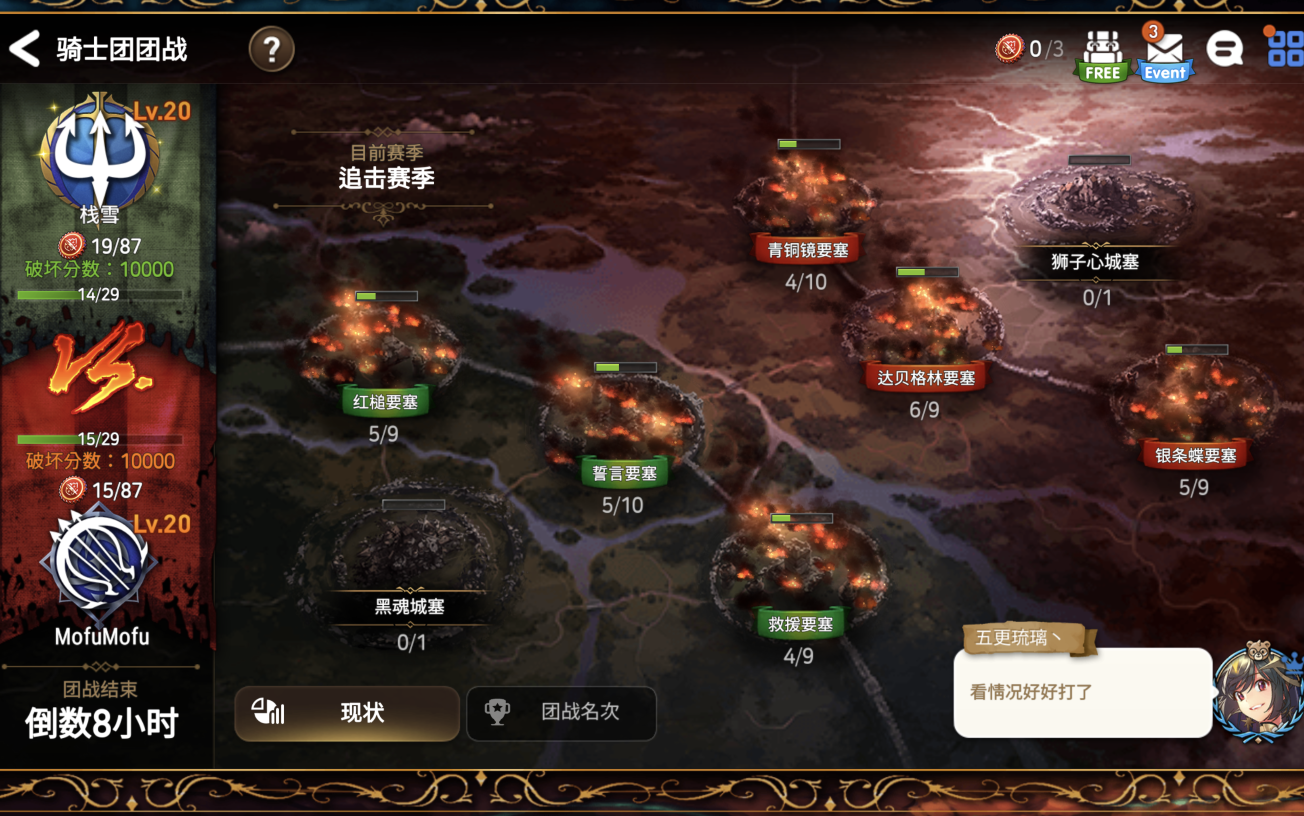Open the chat bubble icon

tap(1225, 49)
